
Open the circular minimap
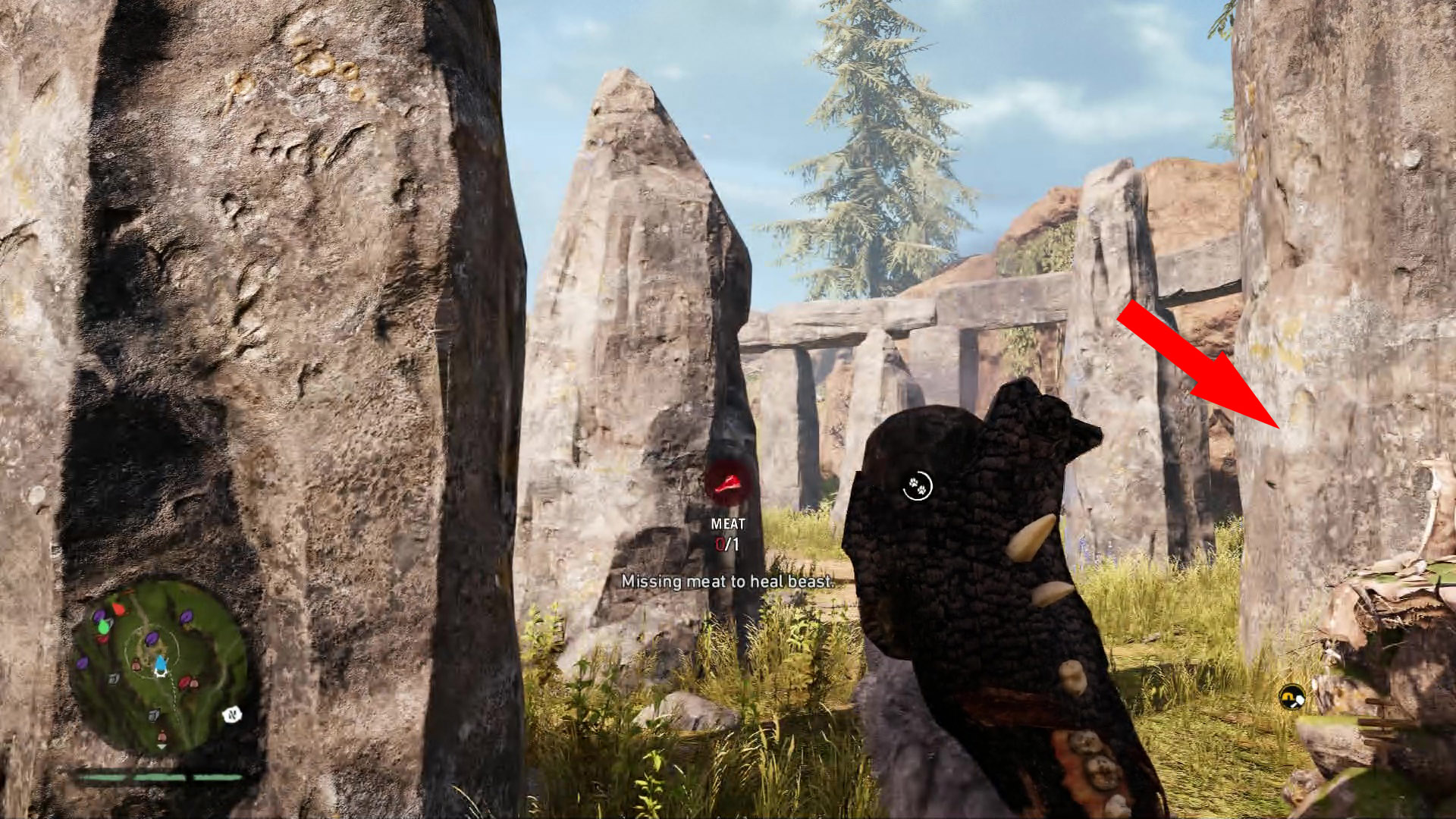click(x=158, y=667)
